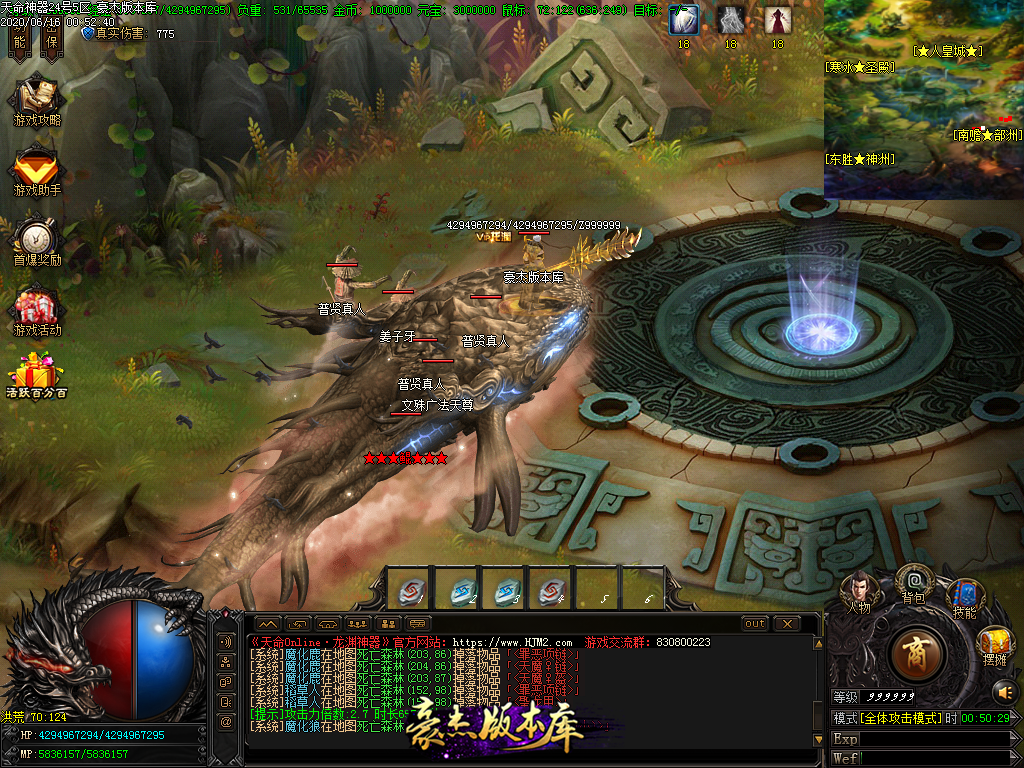Open the official website link in chat
The image size is (1024, 768).
[512, 642]
